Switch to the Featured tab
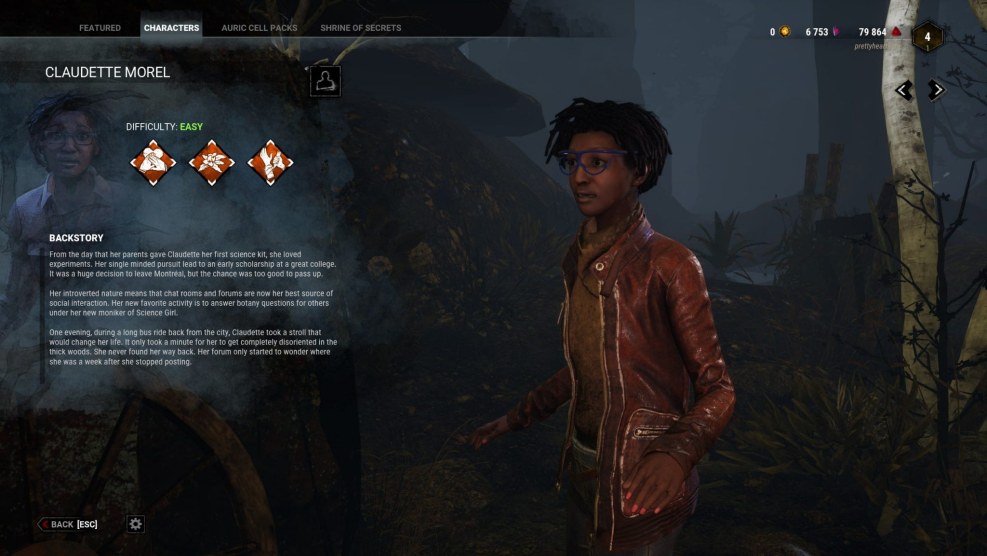The image size is (987, 556). [100, 28]
